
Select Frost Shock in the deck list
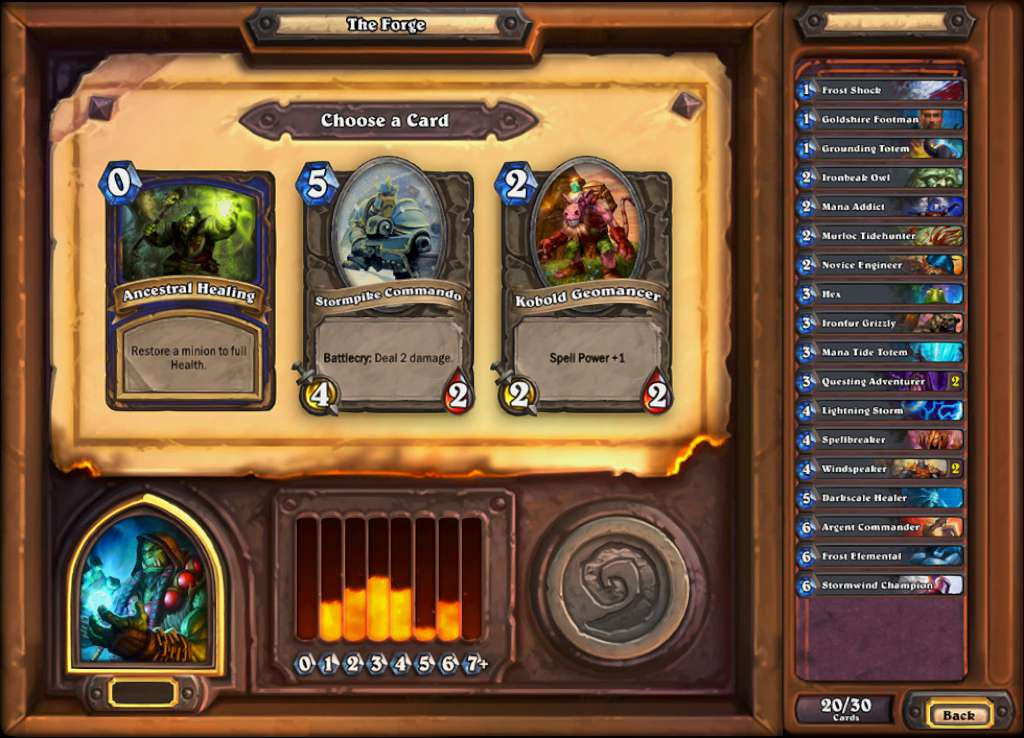[880, 90]
